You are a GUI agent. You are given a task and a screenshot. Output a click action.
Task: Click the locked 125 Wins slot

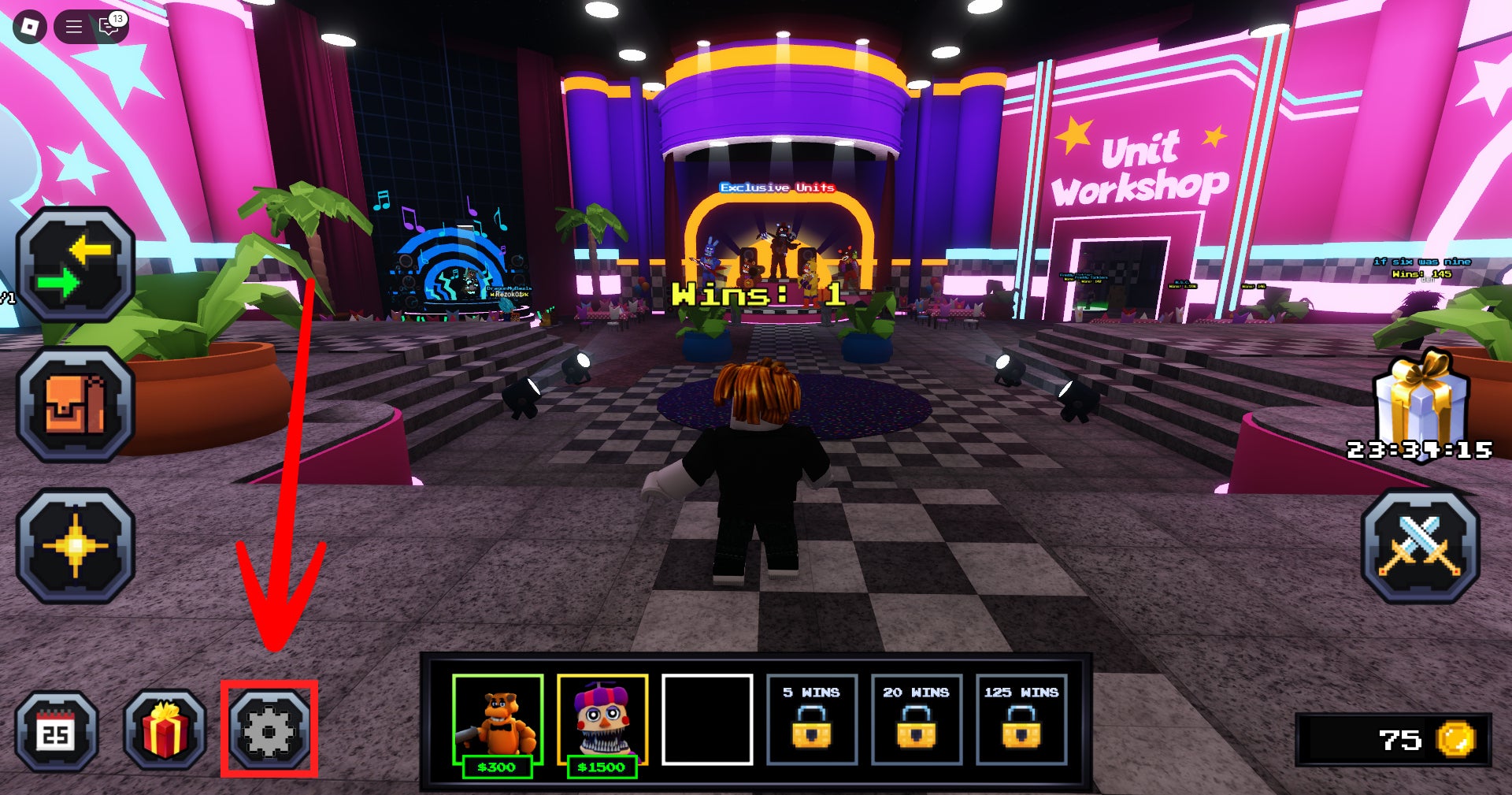[x=1021, y=719]
